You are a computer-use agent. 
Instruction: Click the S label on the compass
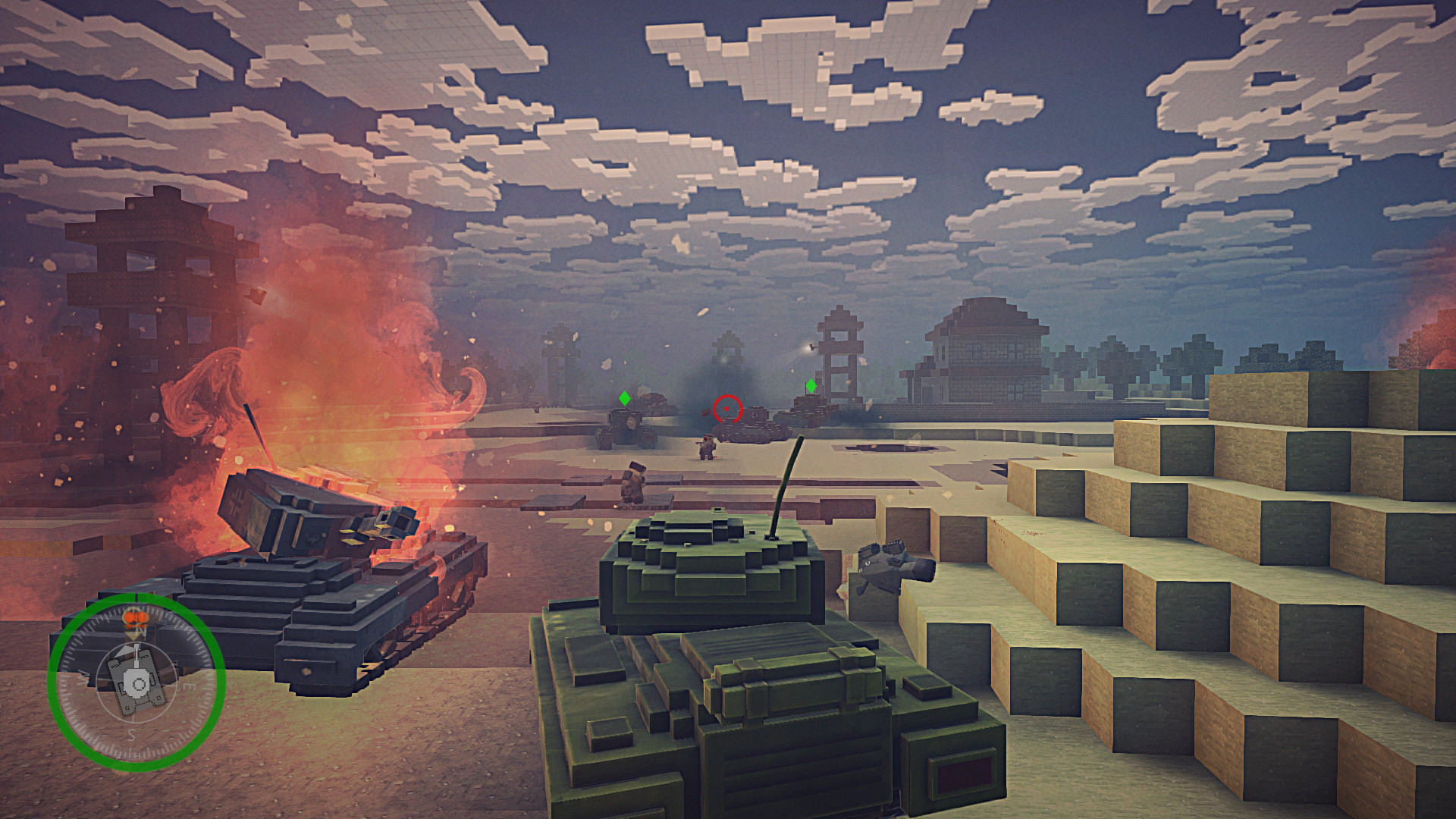click(x=131, y=733)
